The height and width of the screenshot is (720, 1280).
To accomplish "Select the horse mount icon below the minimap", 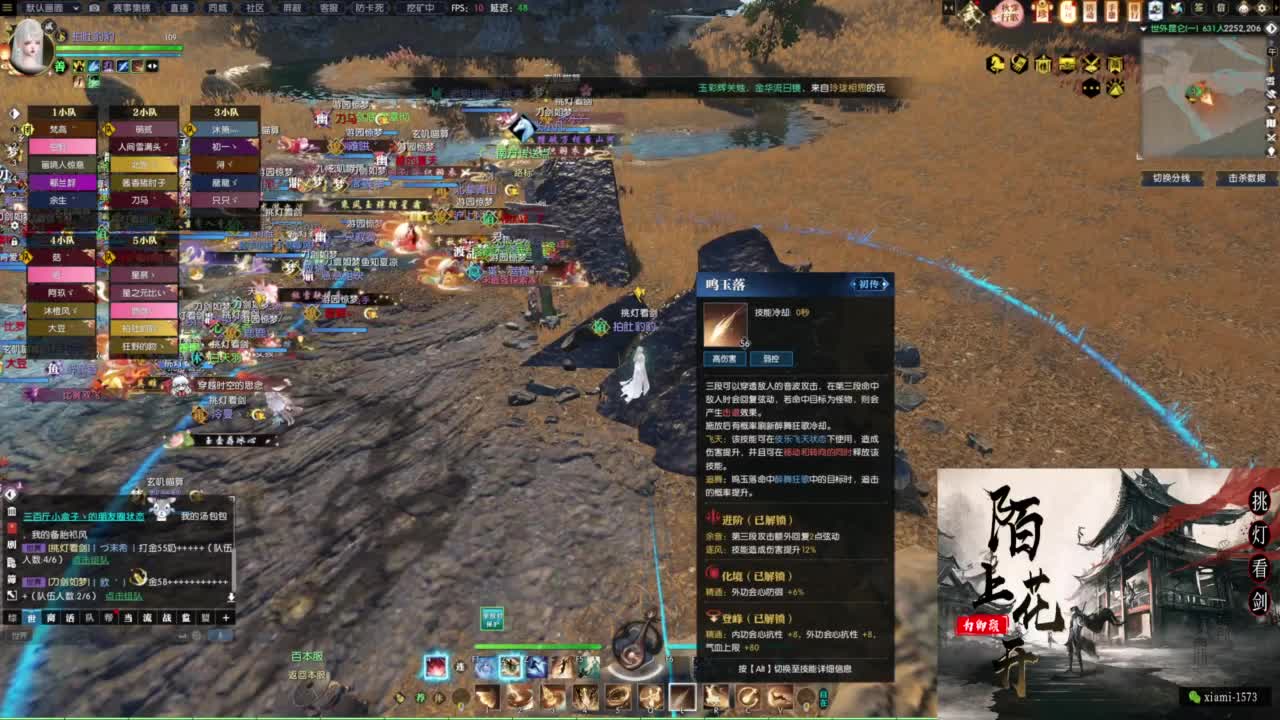I will [995, 63].
